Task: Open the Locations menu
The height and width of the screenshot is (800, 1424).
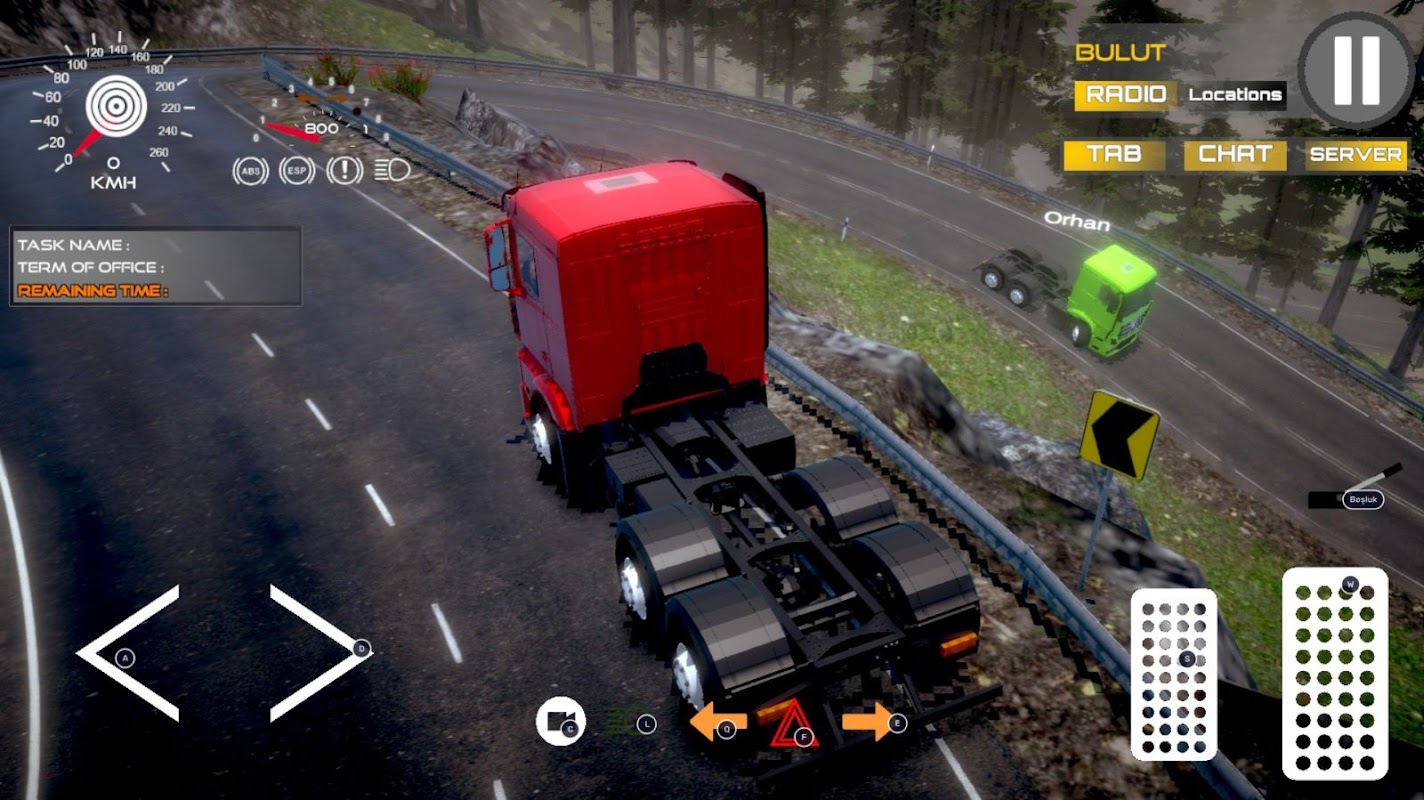Action: (1235, 95)
